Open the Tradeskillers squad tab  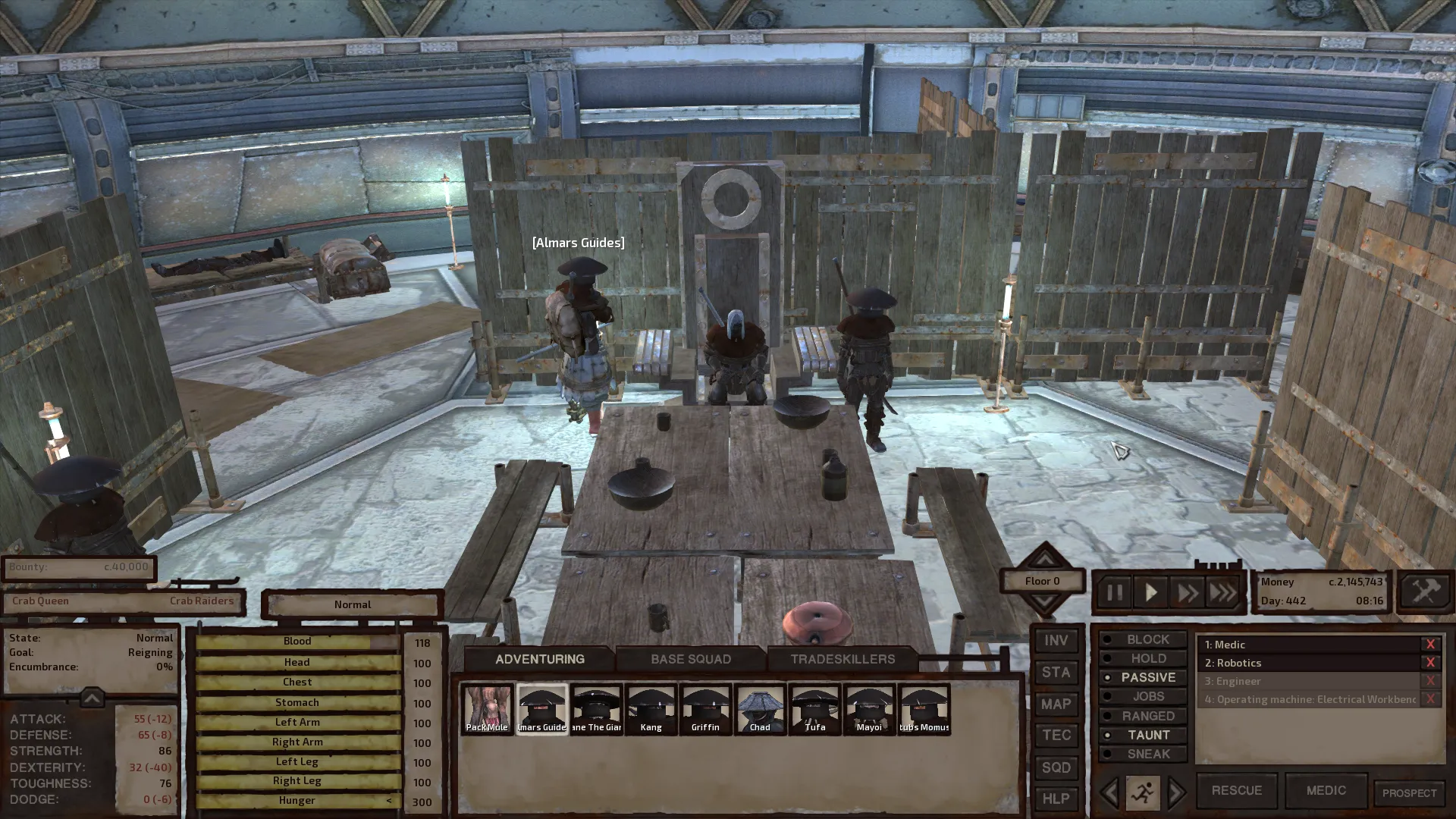coord(843,659)
